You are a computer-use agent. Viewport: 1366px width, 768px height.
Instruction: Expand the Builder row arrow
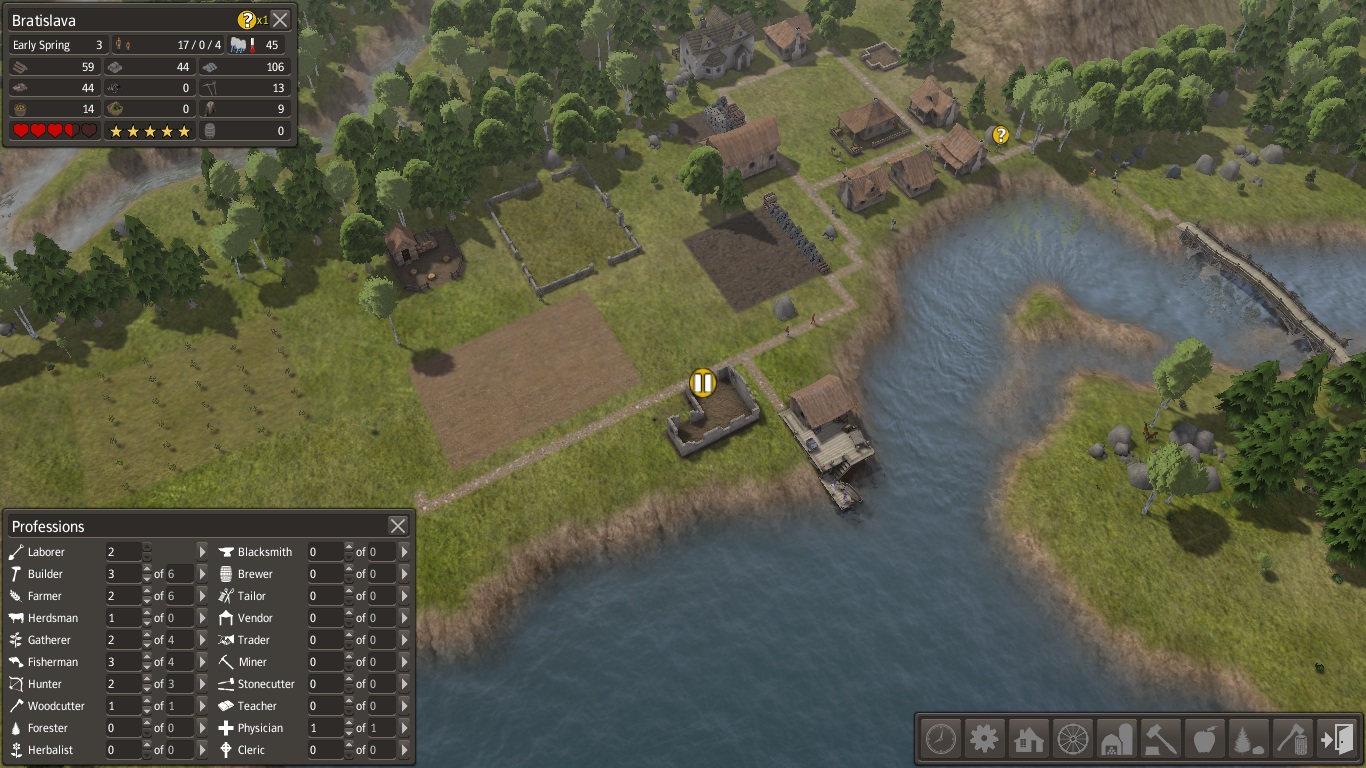(x=202, y=574)
